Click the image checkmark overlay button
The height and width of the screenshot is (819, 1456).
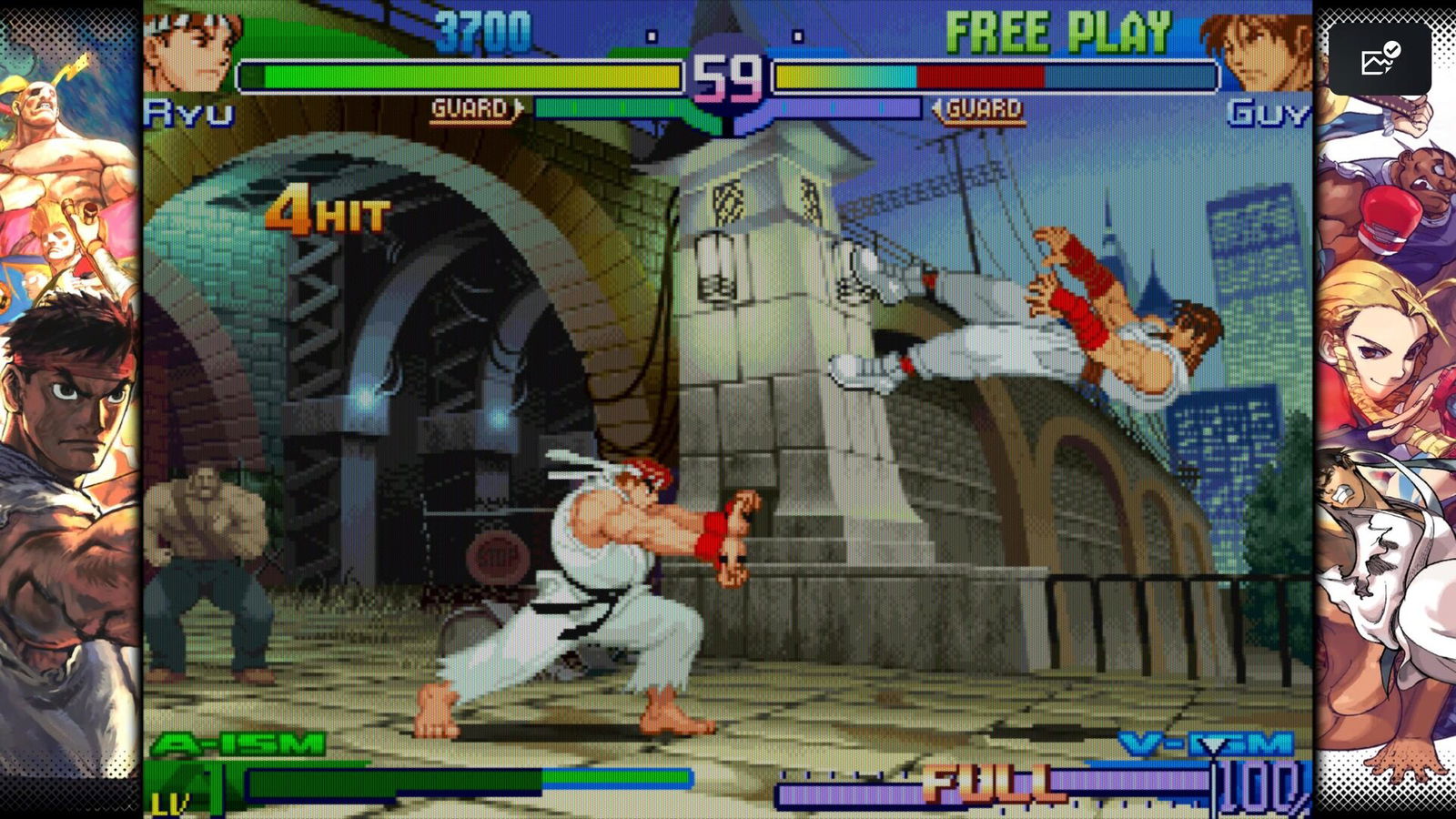[1380, 58]
